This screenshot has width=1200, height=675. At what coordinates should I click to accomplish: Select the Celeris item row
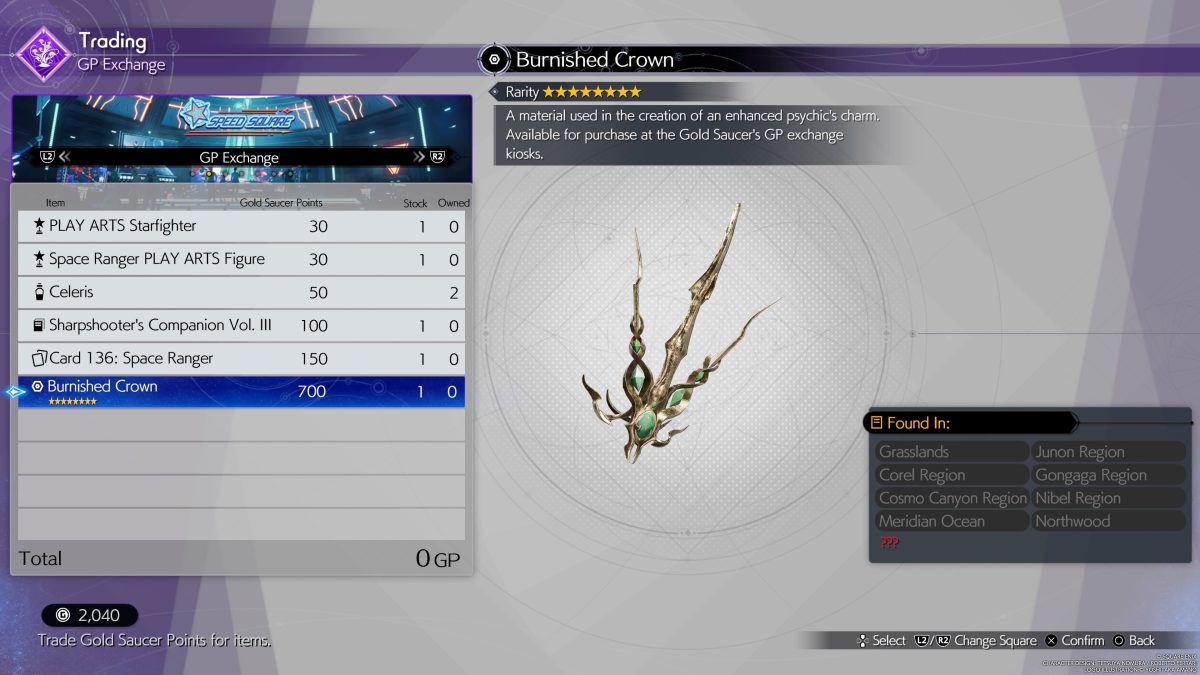(x=241, y=293)
